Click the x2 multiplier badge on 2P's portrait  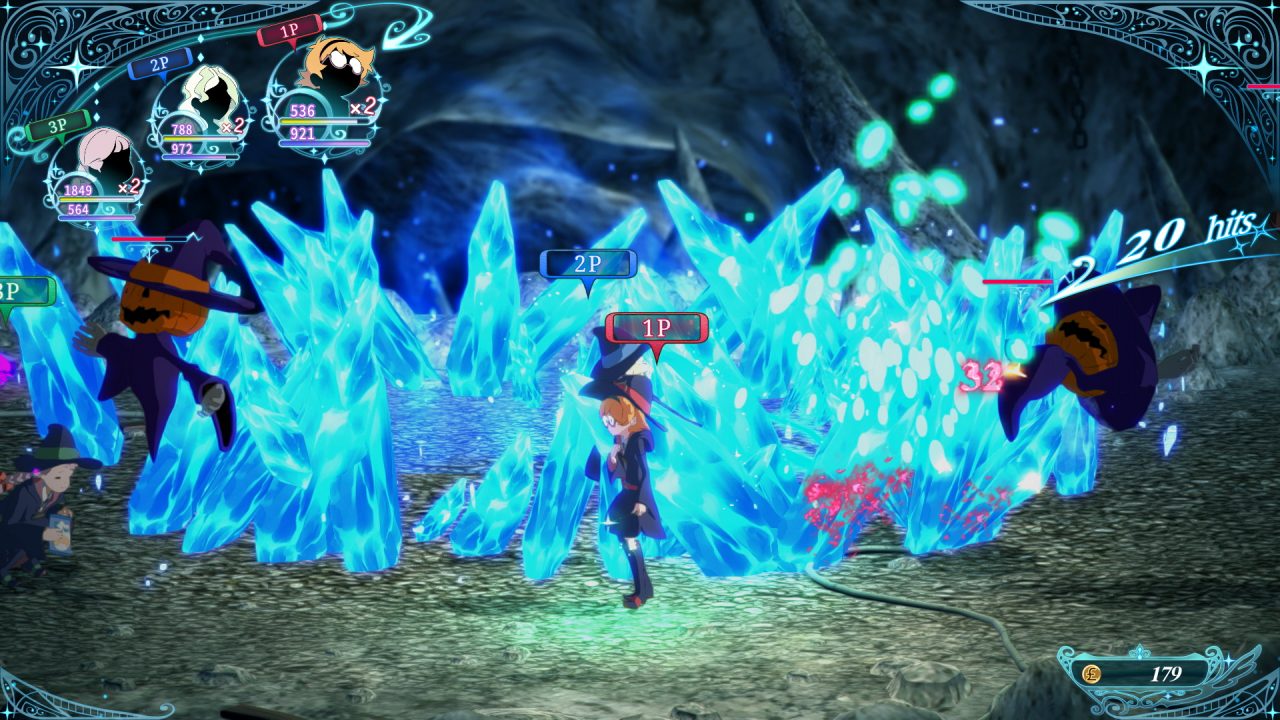pyautogui.click(x=232, y=127)
